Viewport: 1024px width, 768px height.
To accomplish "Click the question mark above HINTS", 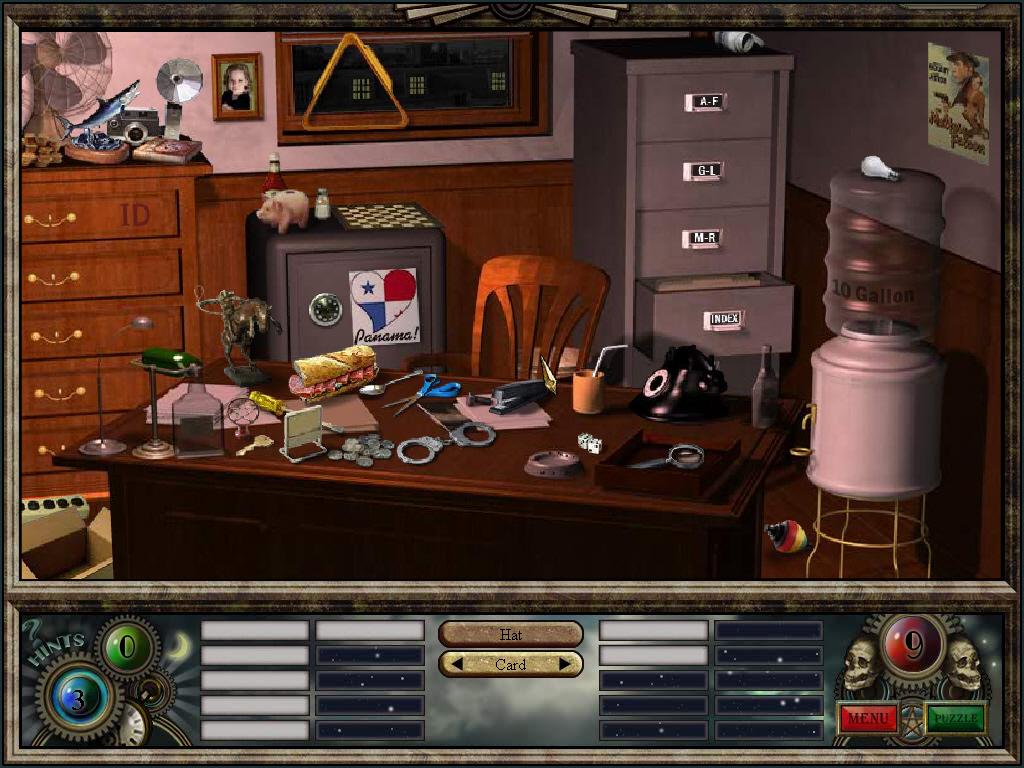I will click(32, 630).
